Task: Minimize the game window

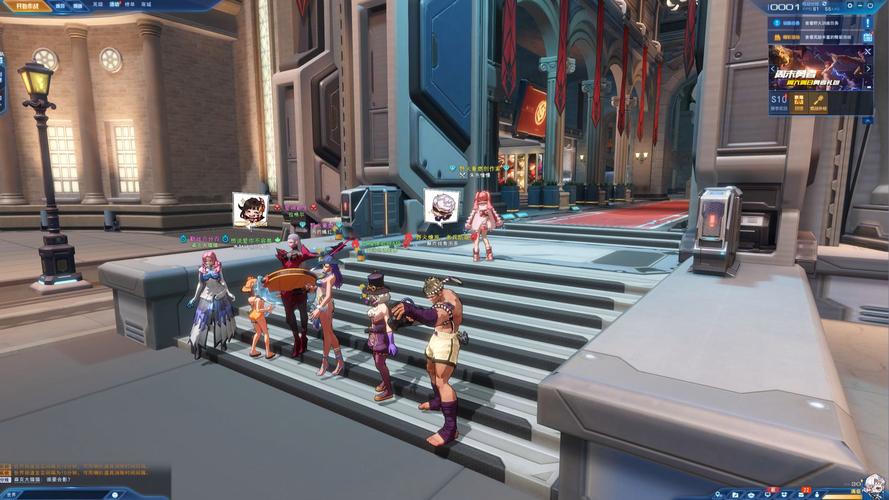Action: coord(861,6)
